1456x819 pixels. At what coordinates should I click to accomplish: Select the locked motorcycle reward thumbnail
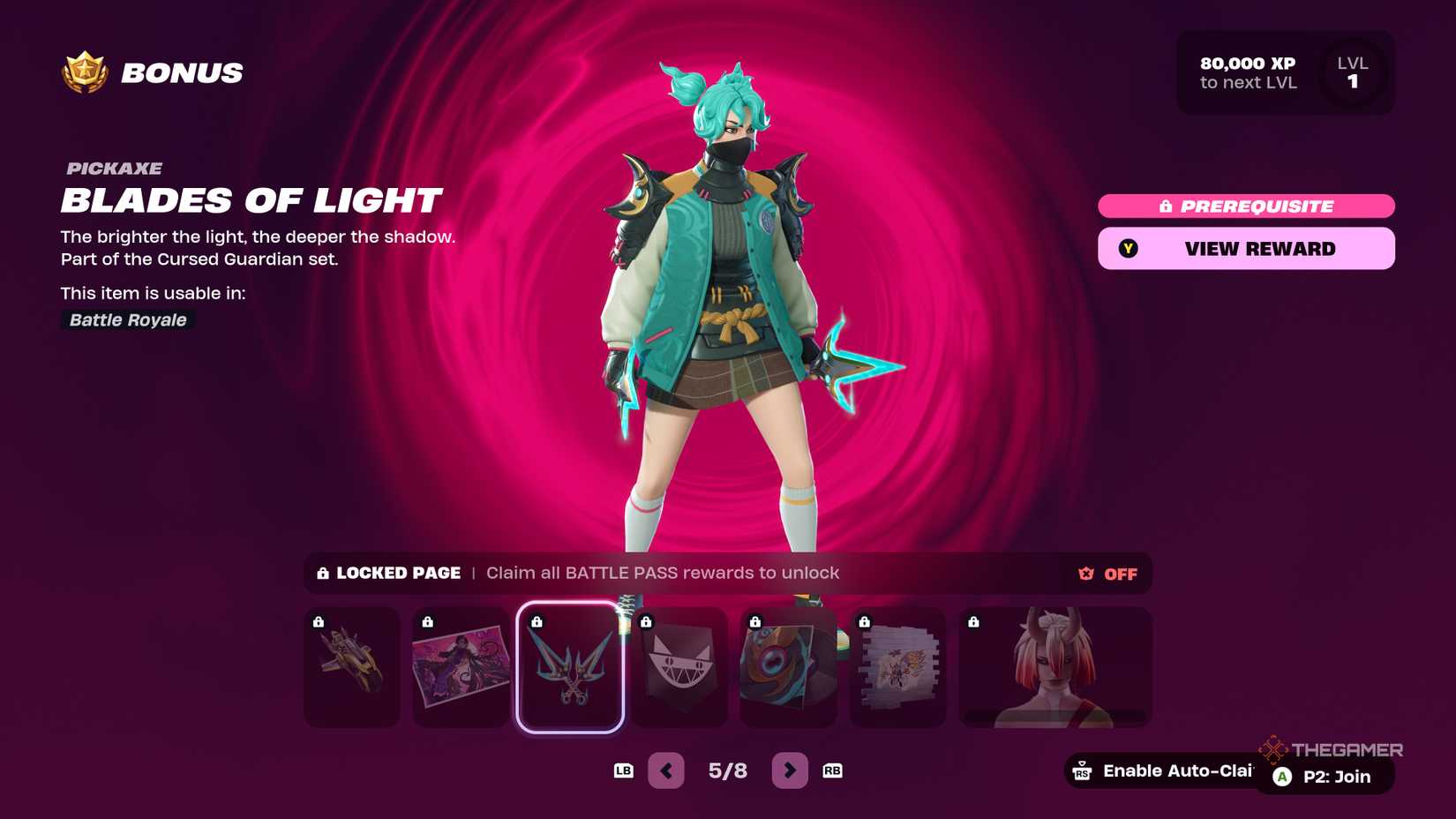click(x=350, y=668)
